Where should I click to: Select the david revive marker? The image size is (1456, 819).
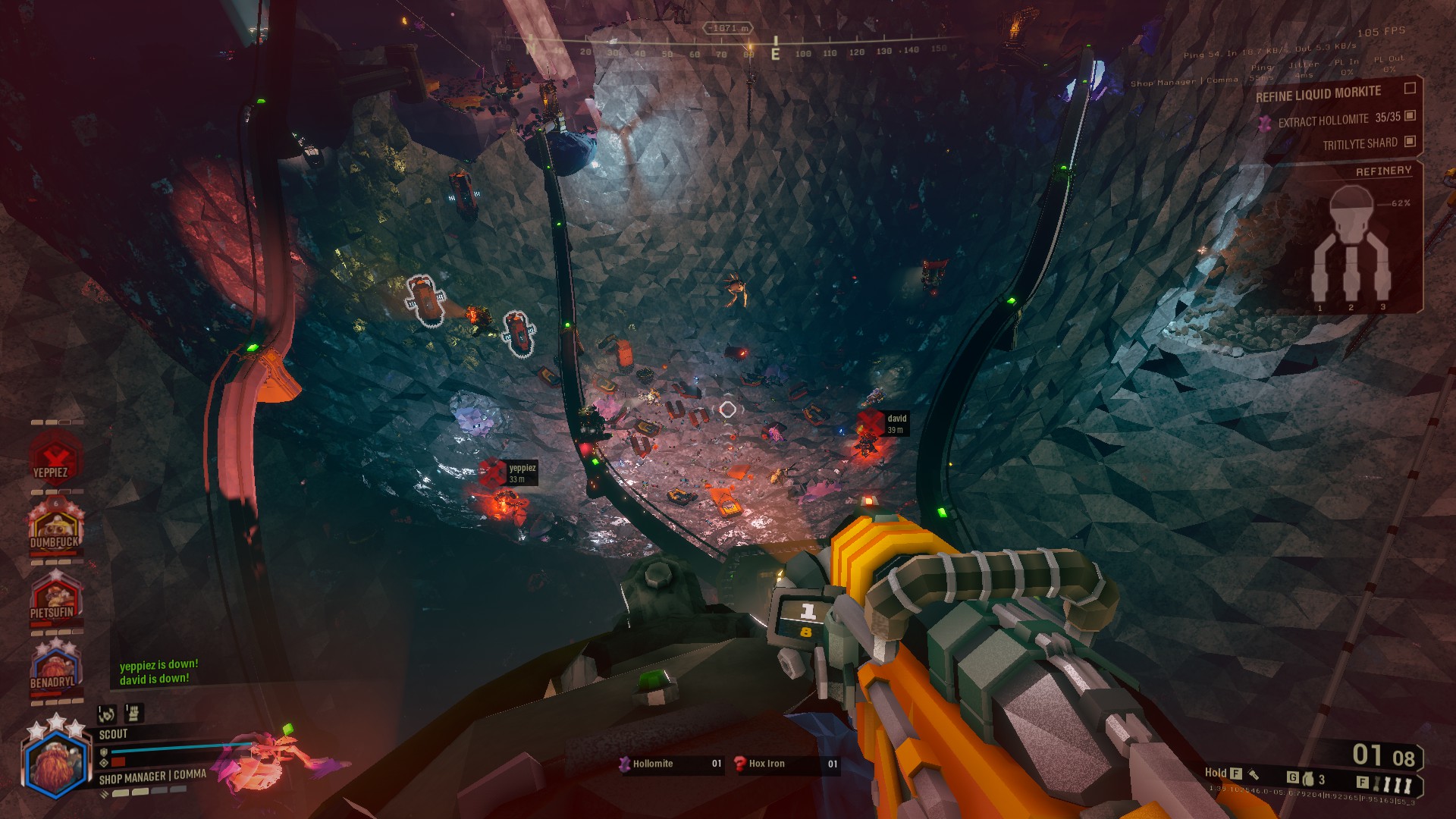871,423
